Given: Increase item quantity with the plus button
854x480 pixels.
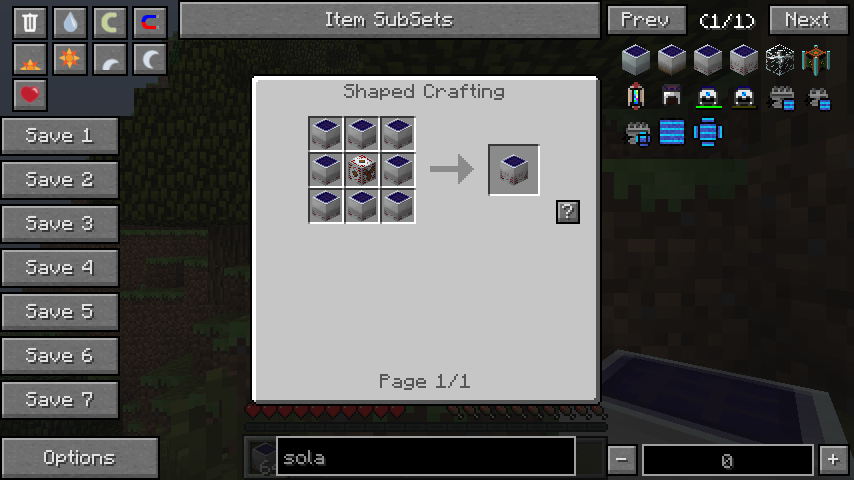Looking at the screenshot, I should (833, 460).
